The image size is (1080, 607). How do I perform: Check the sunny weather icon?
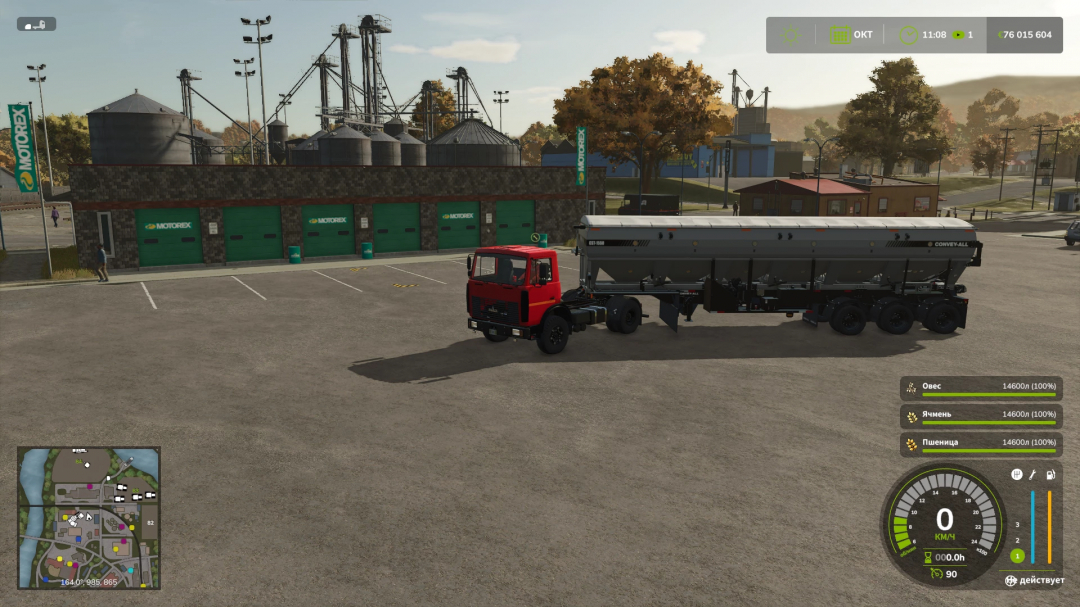[x=791, y=35]
